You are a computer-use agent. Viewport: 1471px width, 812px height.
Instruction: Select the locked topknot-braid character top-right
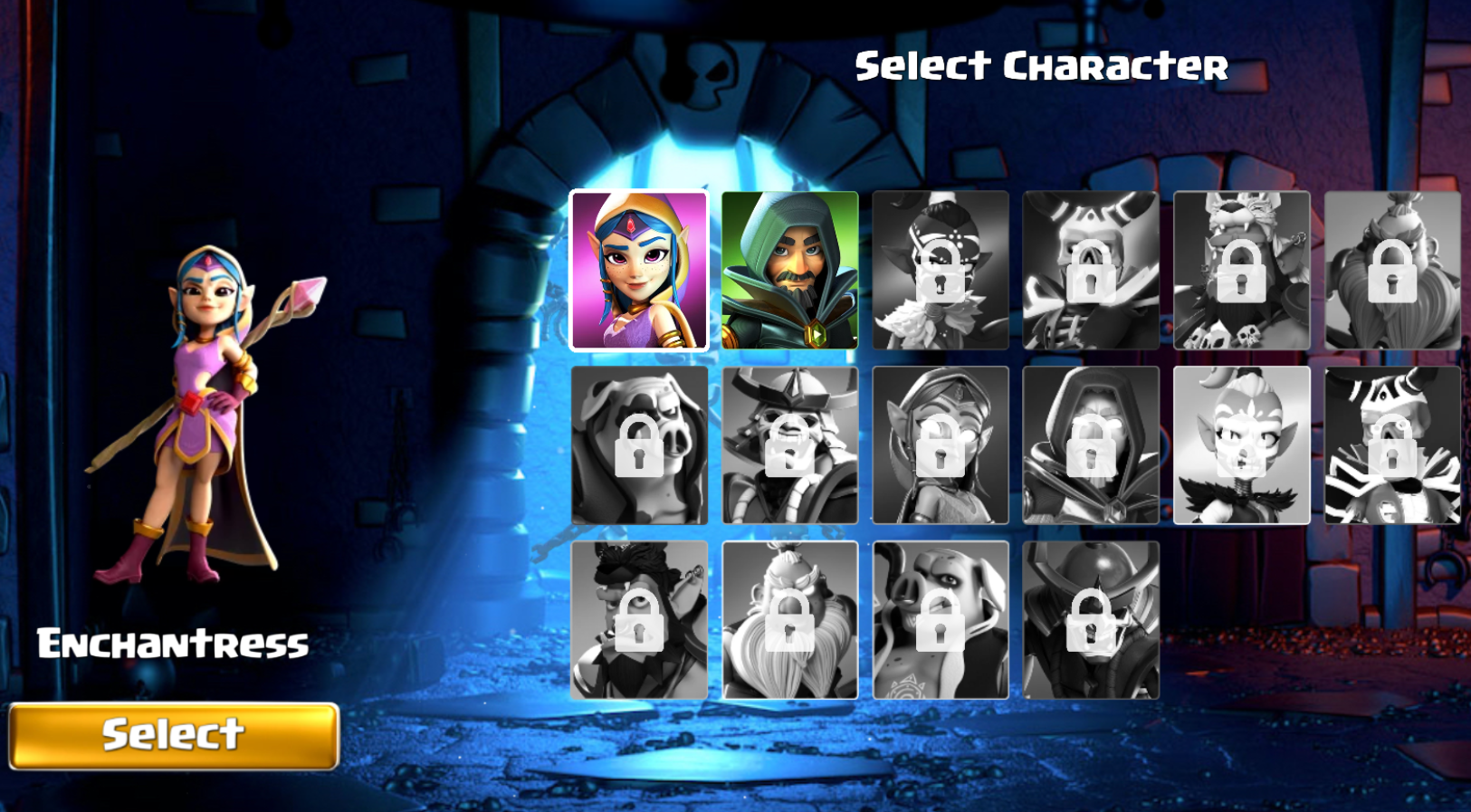1392,270
